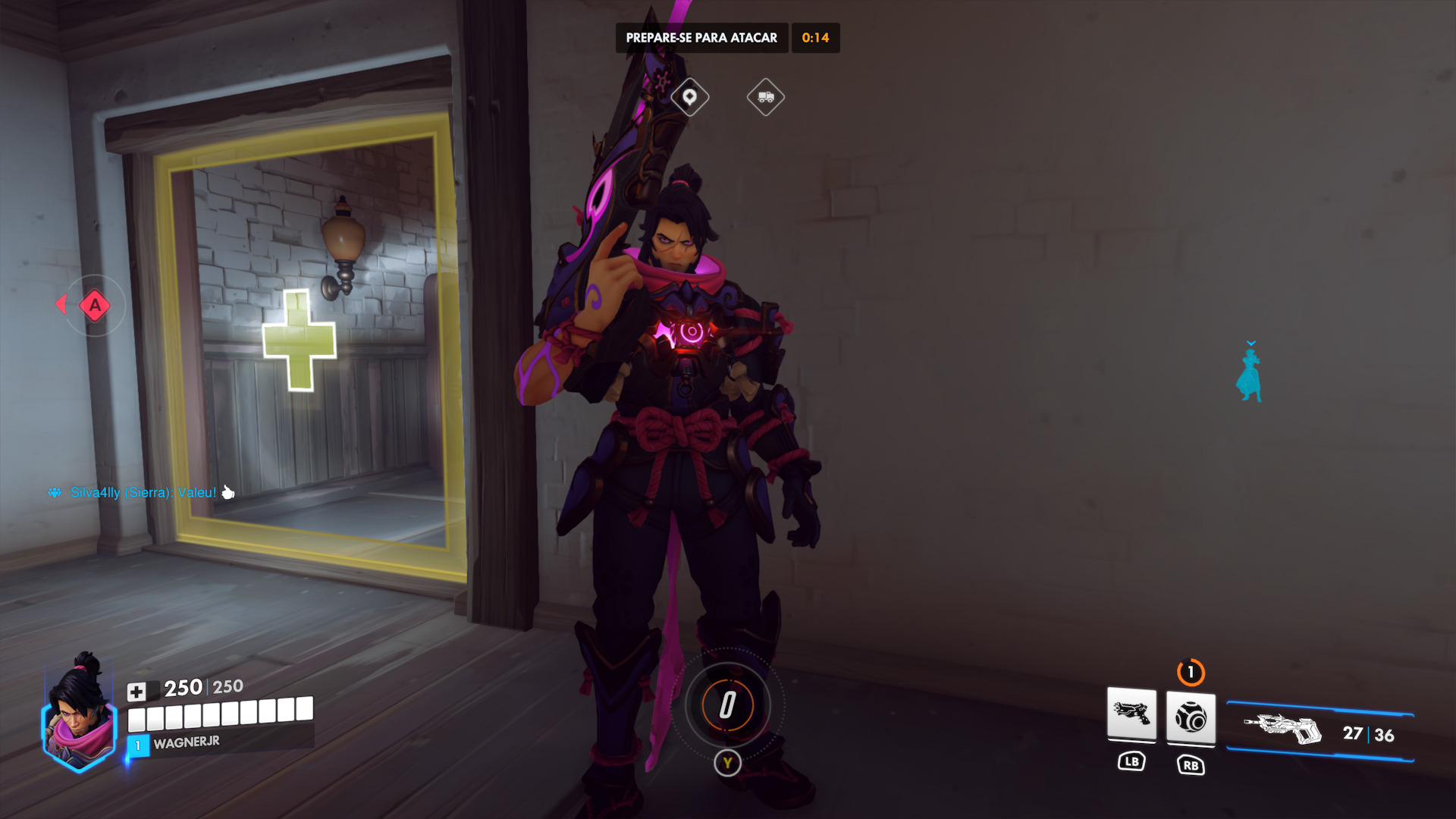Click the ultimate charge meter

pyautogui.click(x=727, y=705)
